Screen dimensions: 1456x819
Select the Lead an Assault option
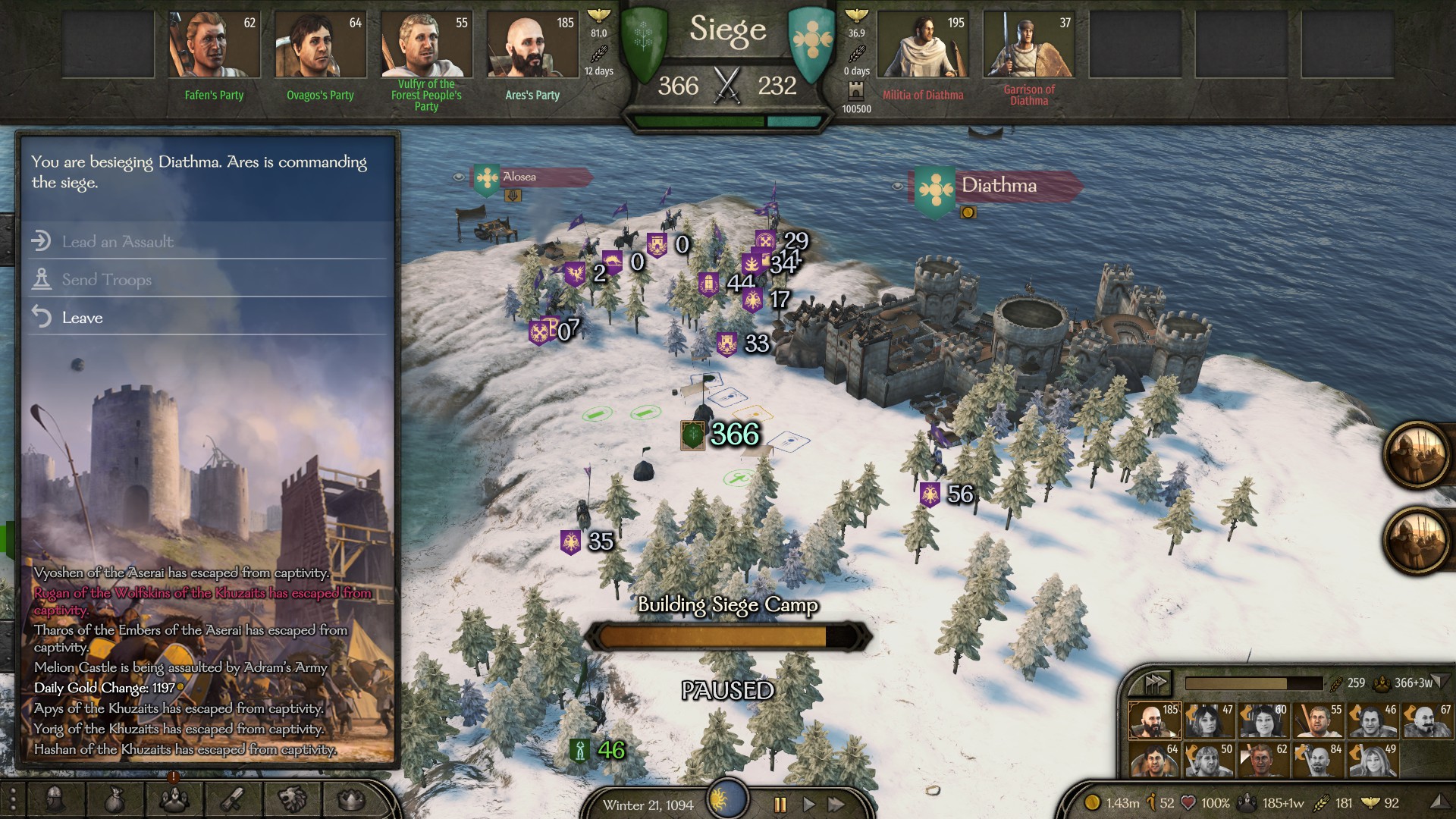(118, 242)
